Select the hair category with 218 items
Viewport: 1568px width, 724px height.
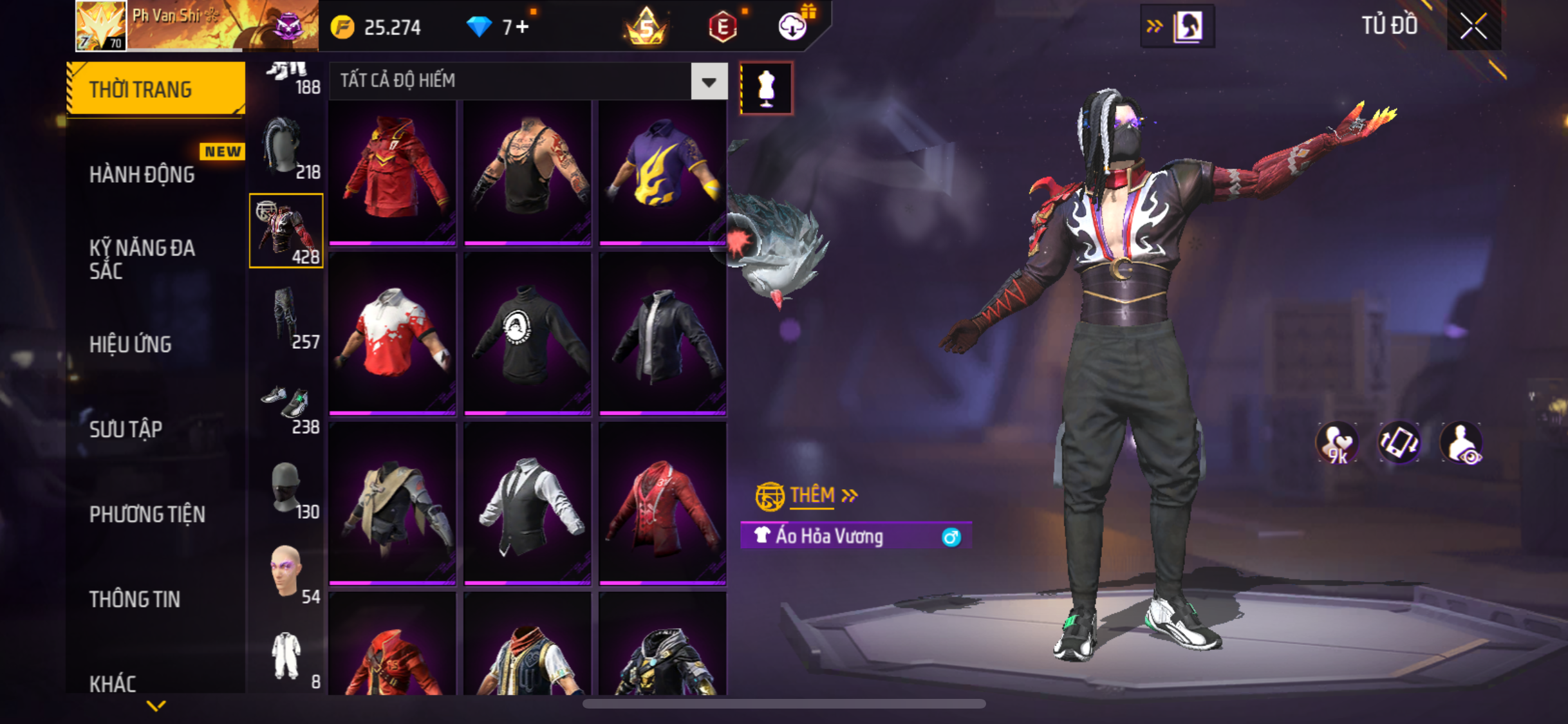(286, 148)
